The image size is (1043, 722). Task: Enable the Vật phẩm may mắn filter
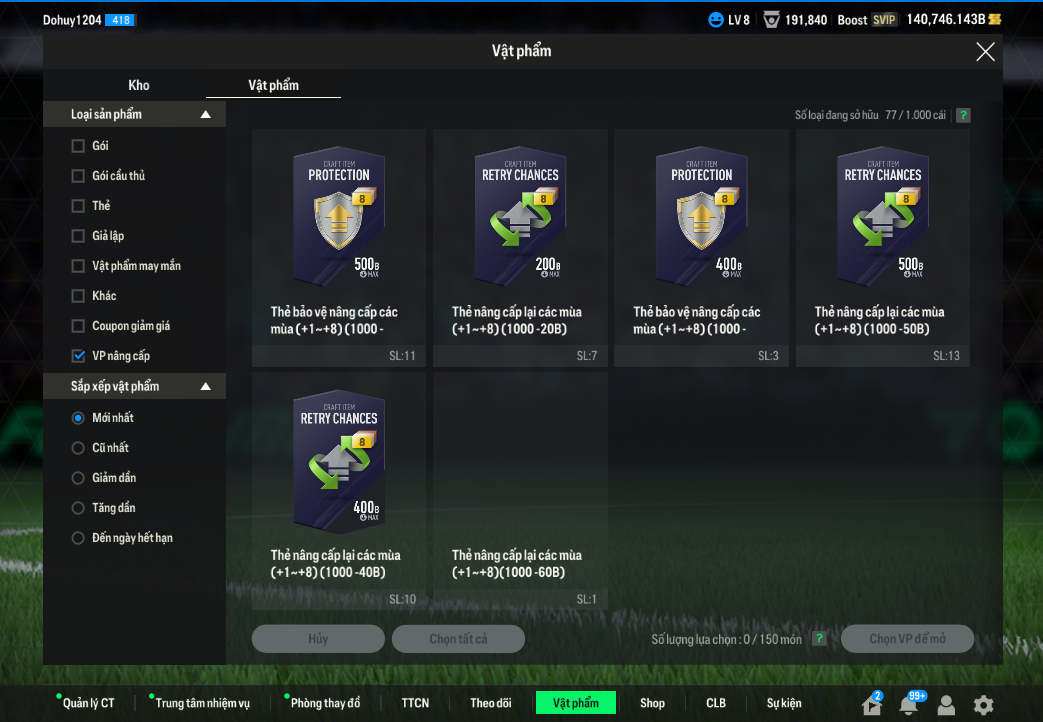(x=79, y=266)
